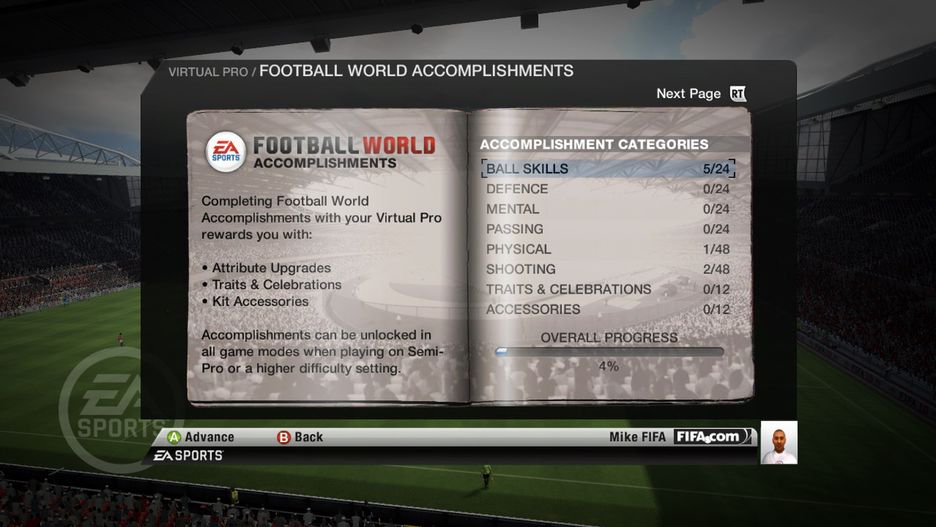Click the Mike FIFA player avatar
The image size is (936, 527).
[778, 442]
